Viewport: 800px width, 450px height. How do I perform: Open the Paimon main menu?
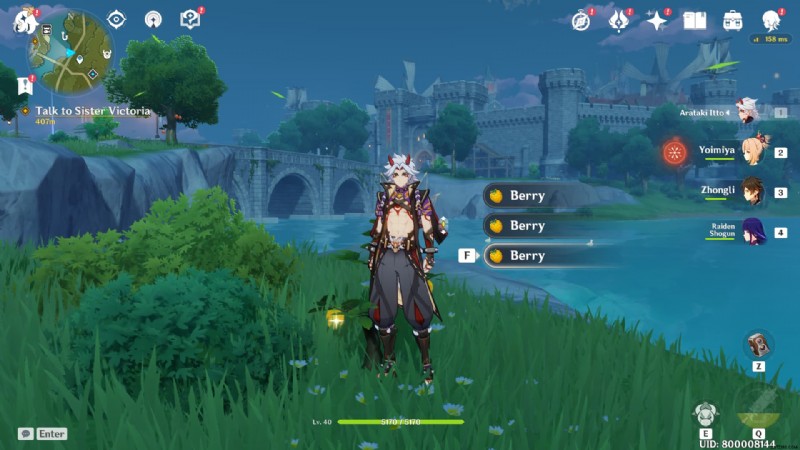(24, 19)
